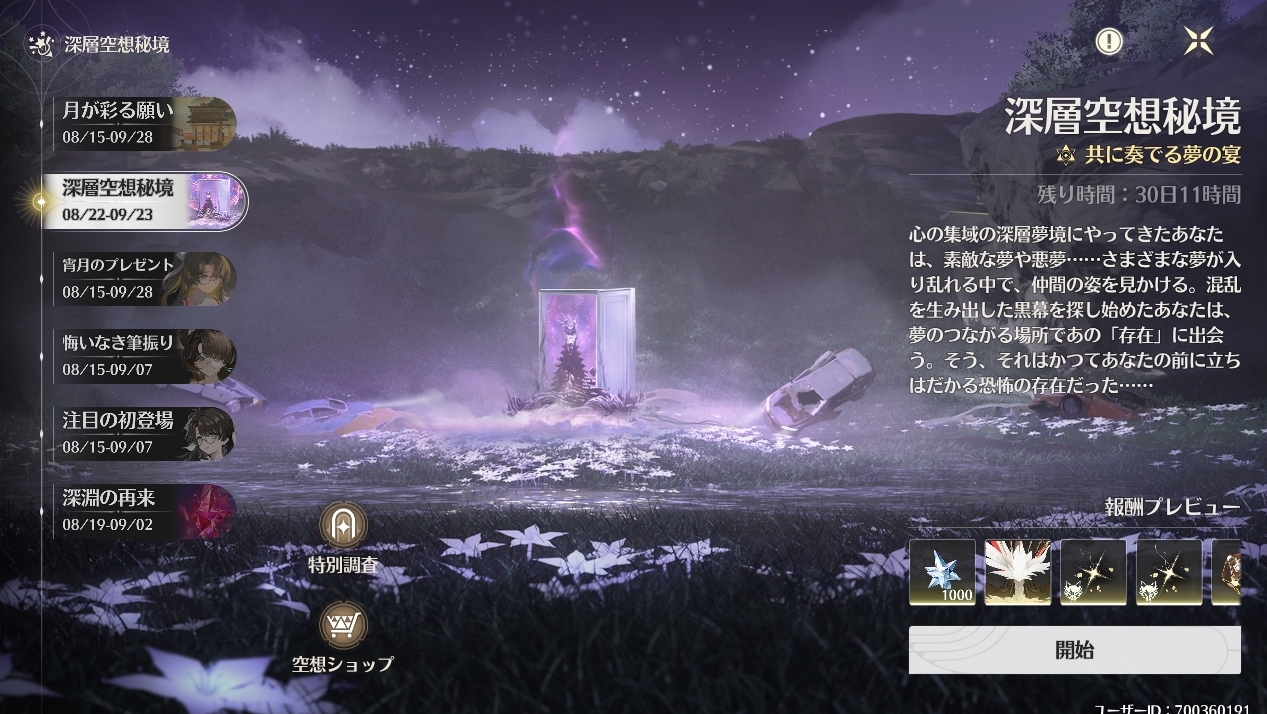
Task: View the white burst reward item
Action: click(x=1017, y=572)
